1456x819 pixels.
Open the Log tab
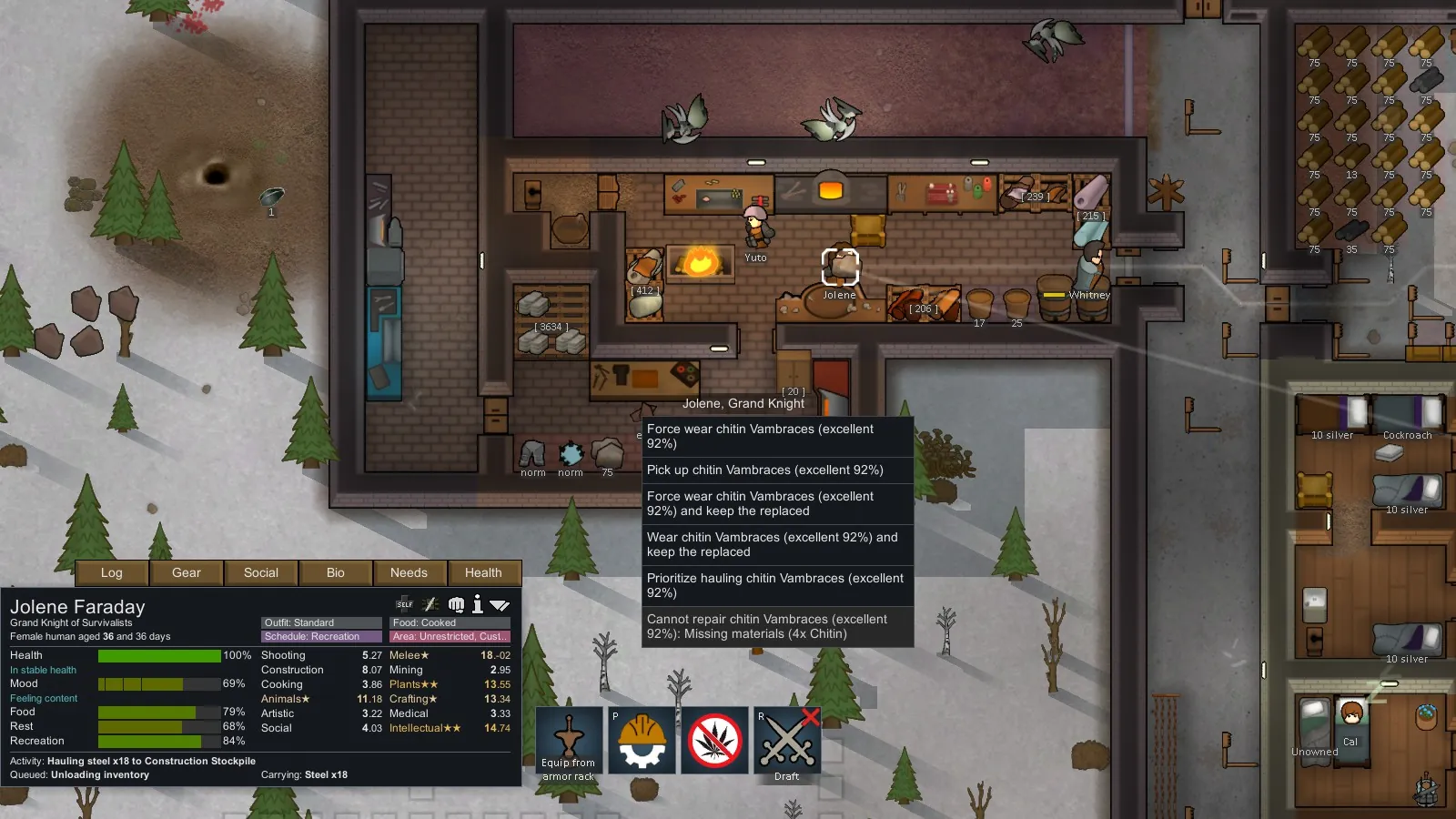(x=112, y=572)
